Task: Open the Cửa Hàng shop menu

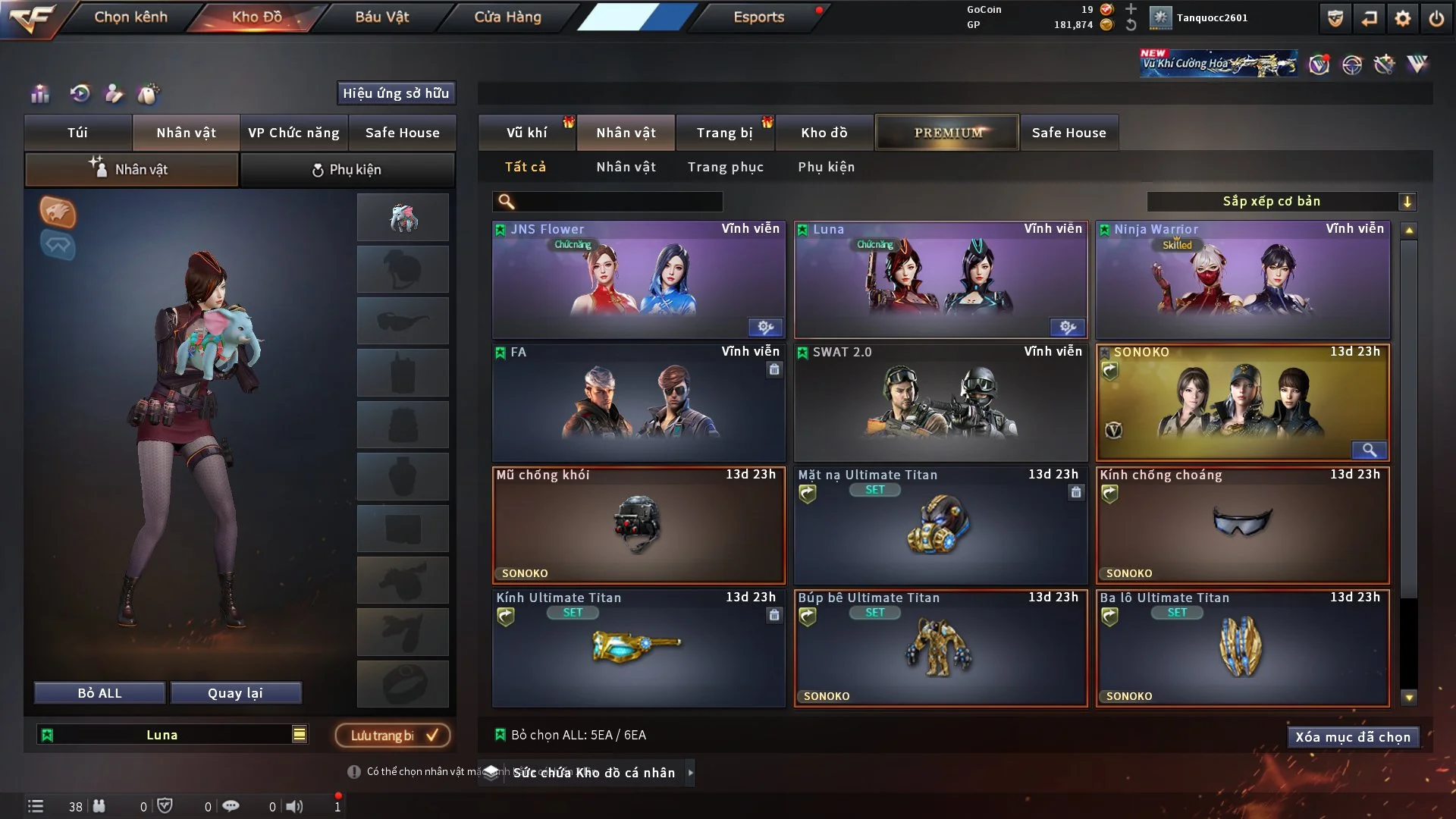Action: 507,17
